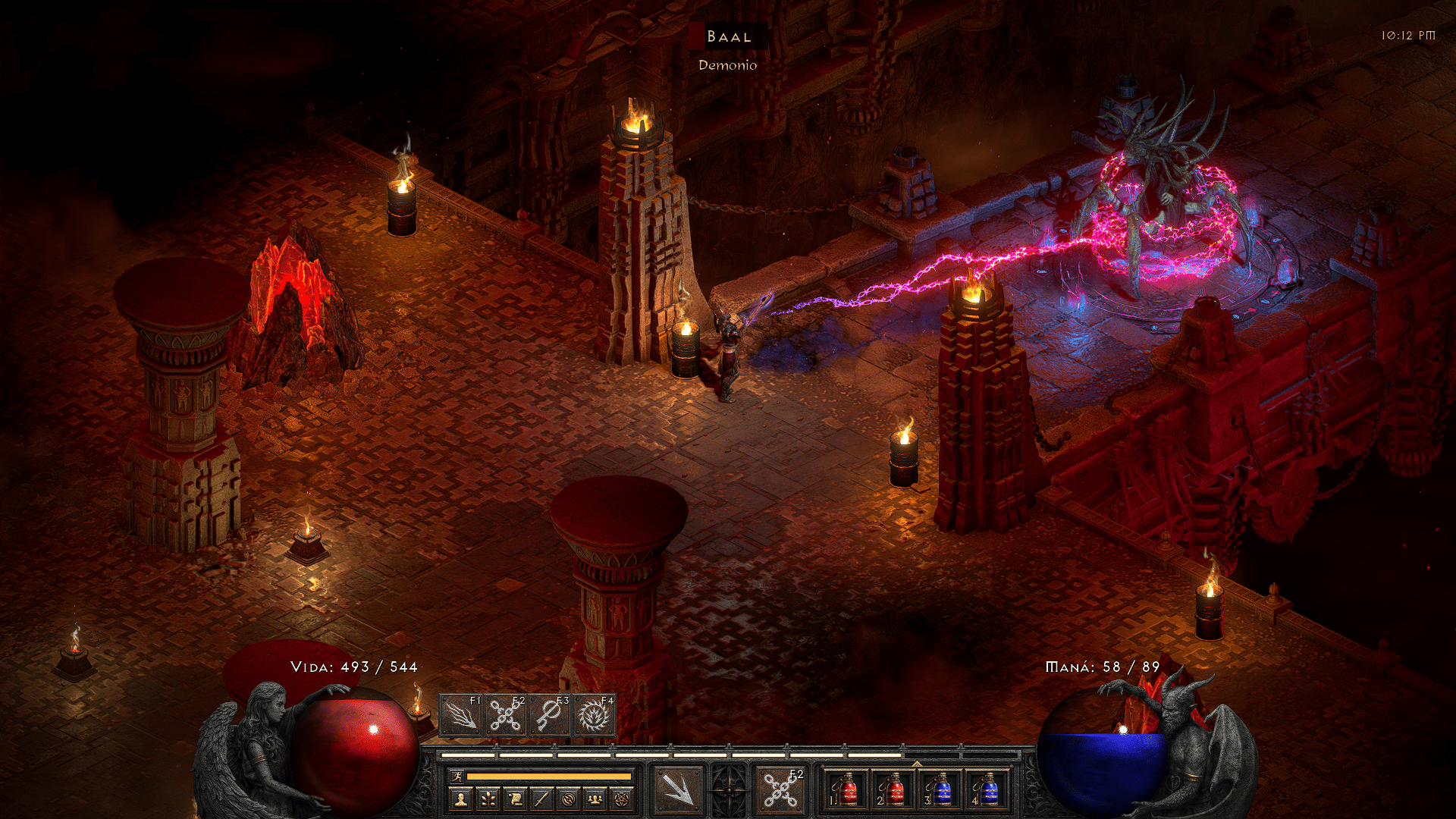Toggle the run/walk running figure button

click(457, 776)
